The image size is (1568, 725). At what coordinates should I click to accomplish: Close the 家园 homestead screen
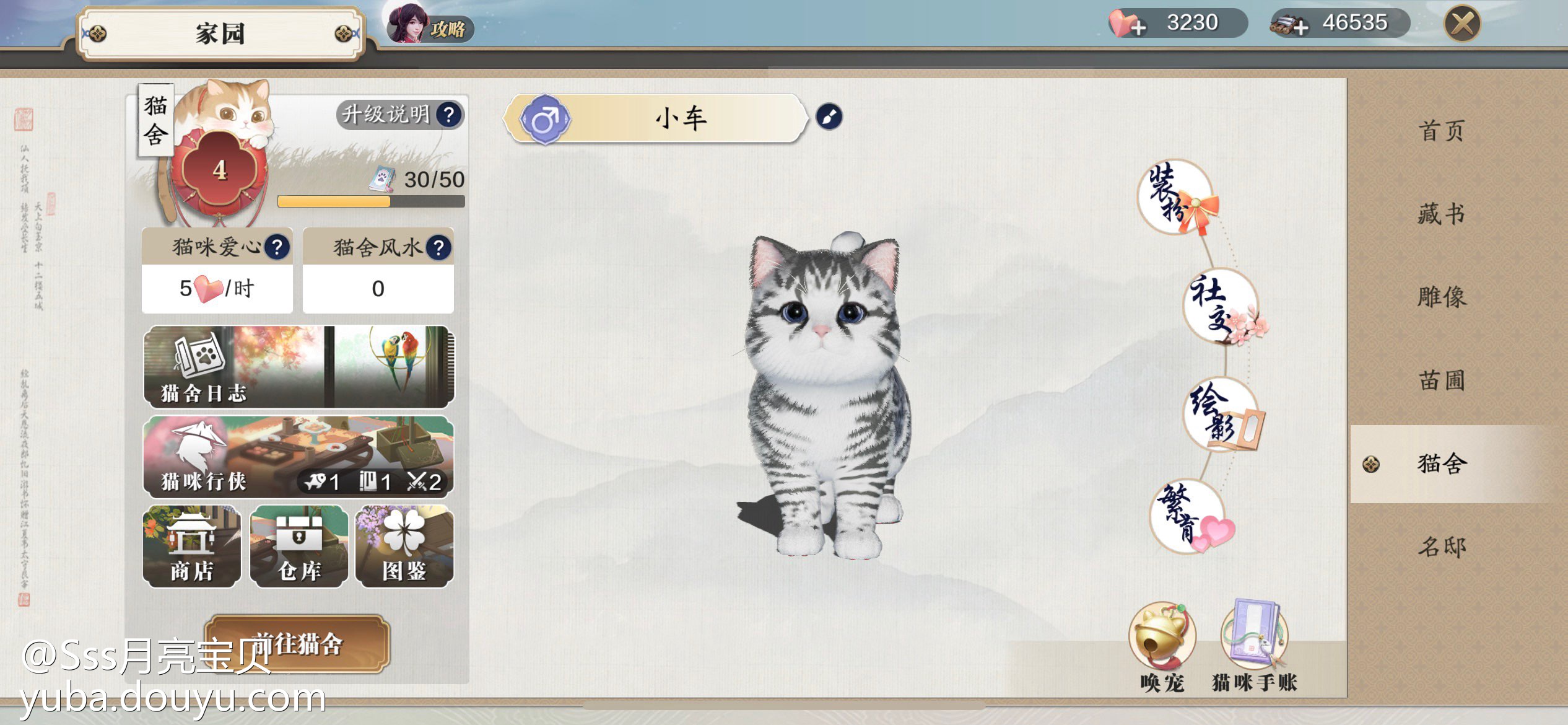1461,25
